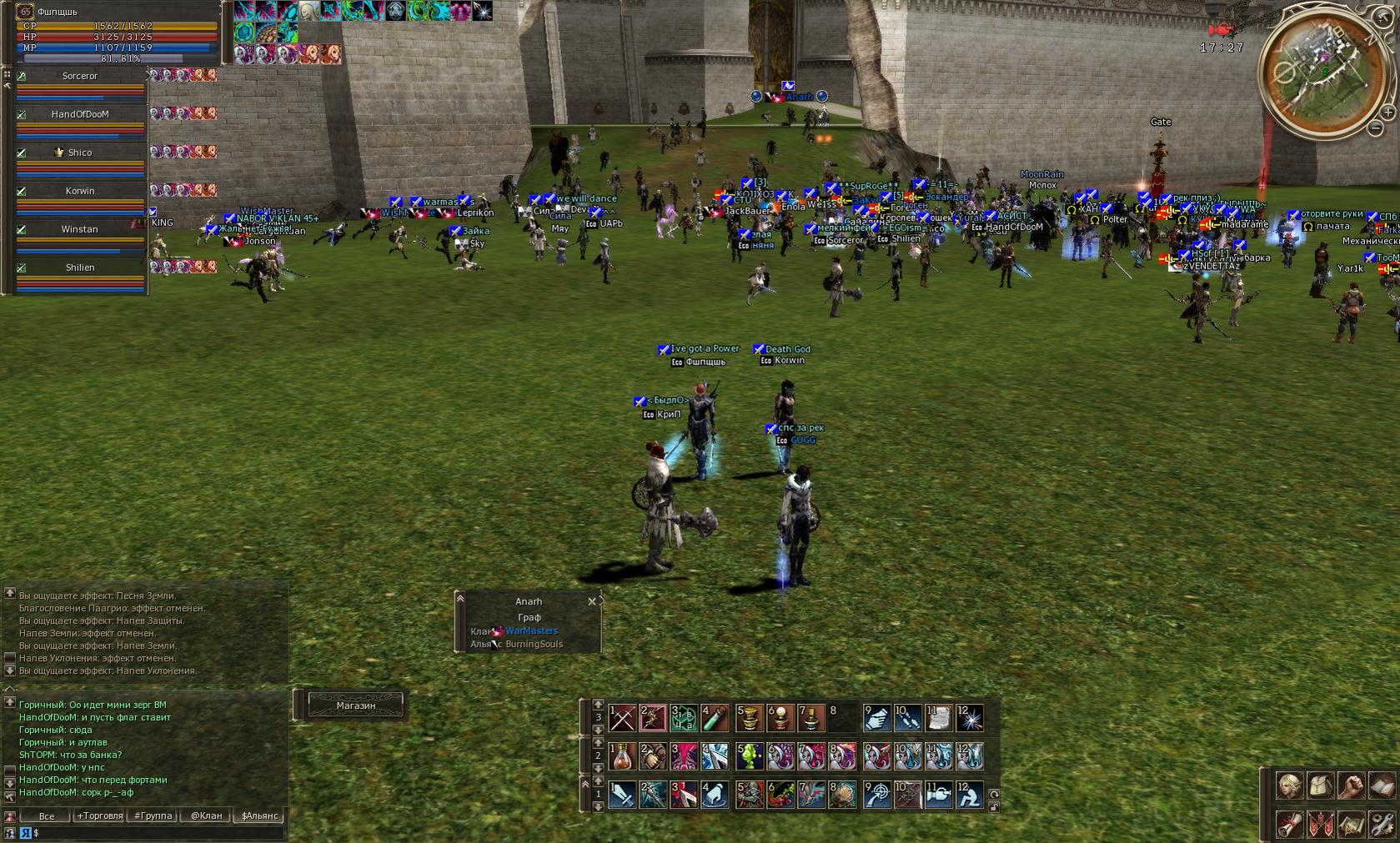
Task: Select party member Winstan in party list
Action: point(80,229)
